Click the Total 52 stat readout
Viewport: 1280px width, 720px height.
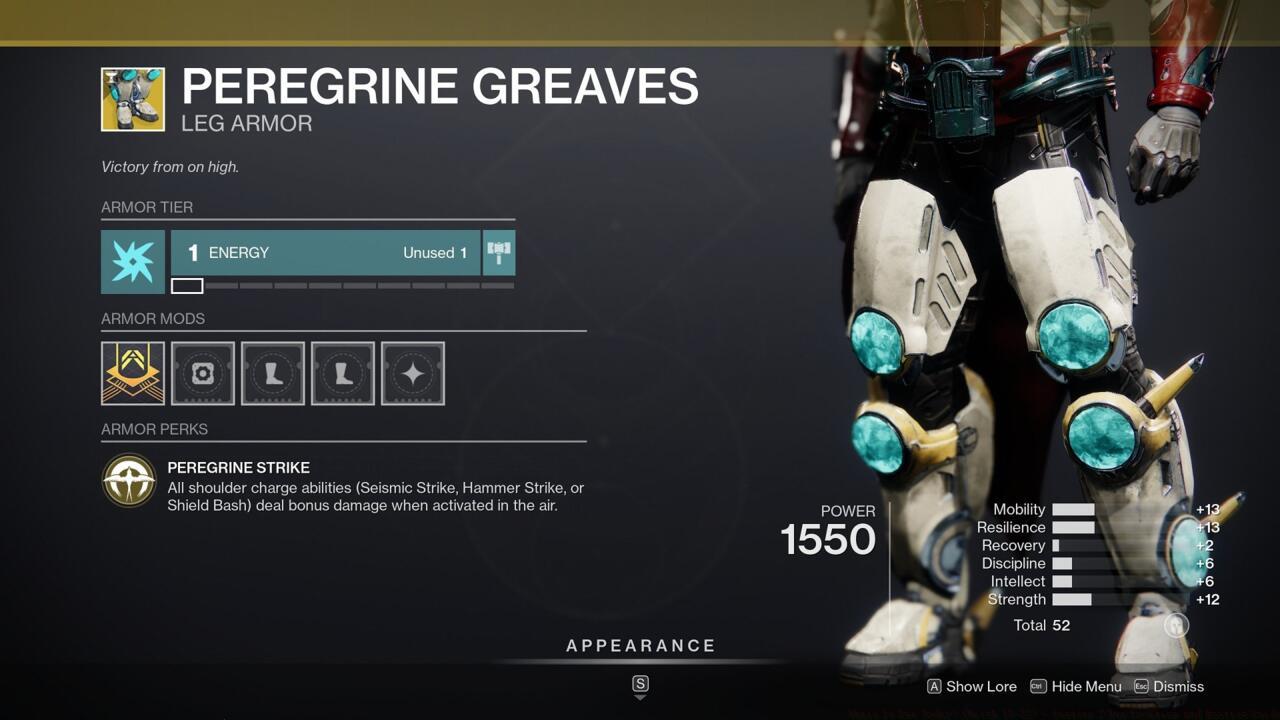pyautogui.click(x=1040, y=624)
